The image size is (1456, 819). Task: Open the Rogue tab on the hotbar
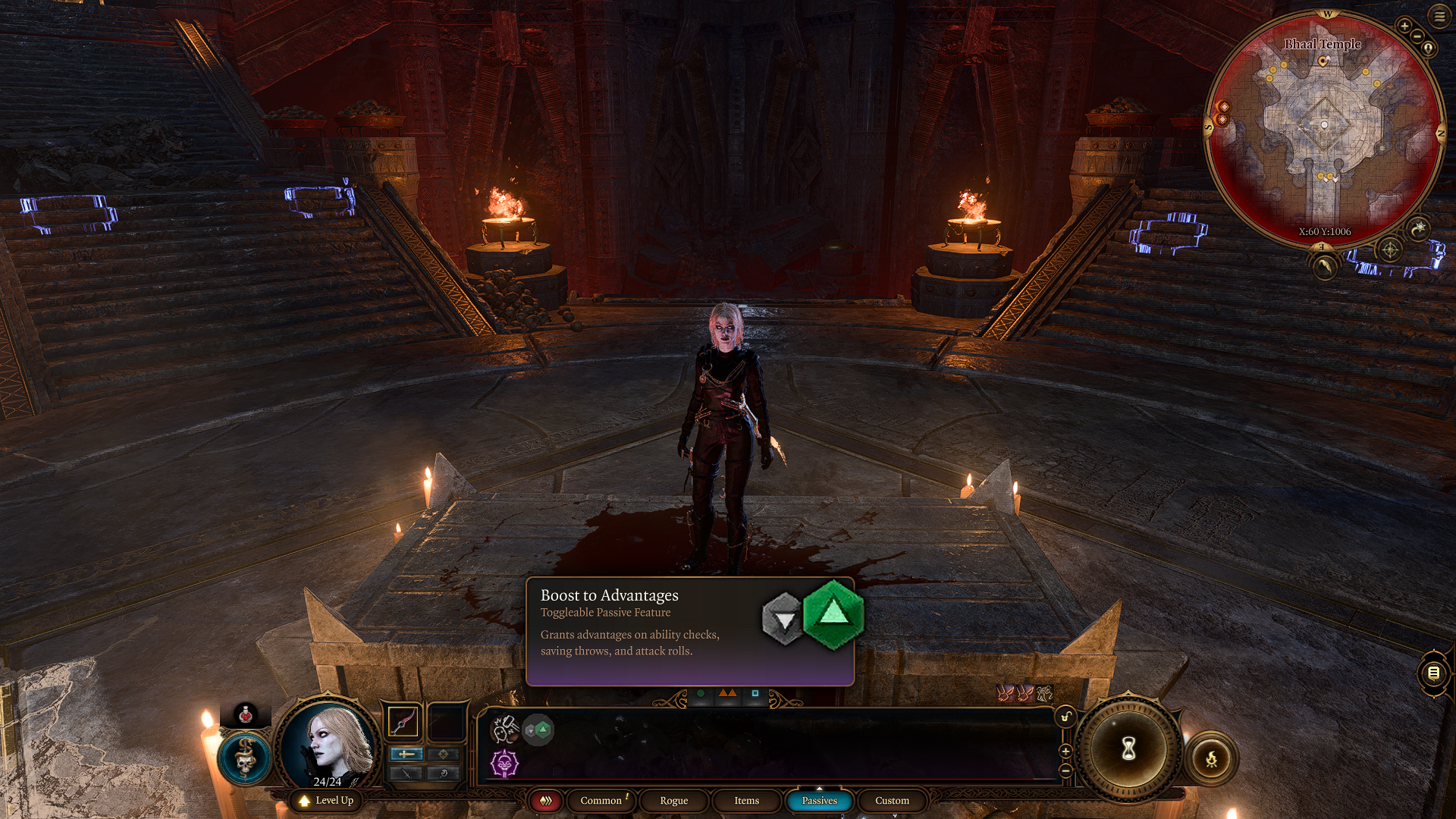[675, 800]
